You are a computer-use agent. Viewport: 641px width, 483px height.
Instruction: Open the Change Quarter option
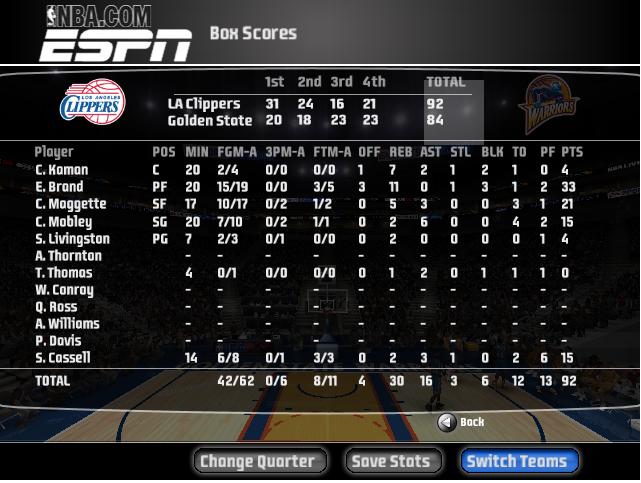point(258,461)
